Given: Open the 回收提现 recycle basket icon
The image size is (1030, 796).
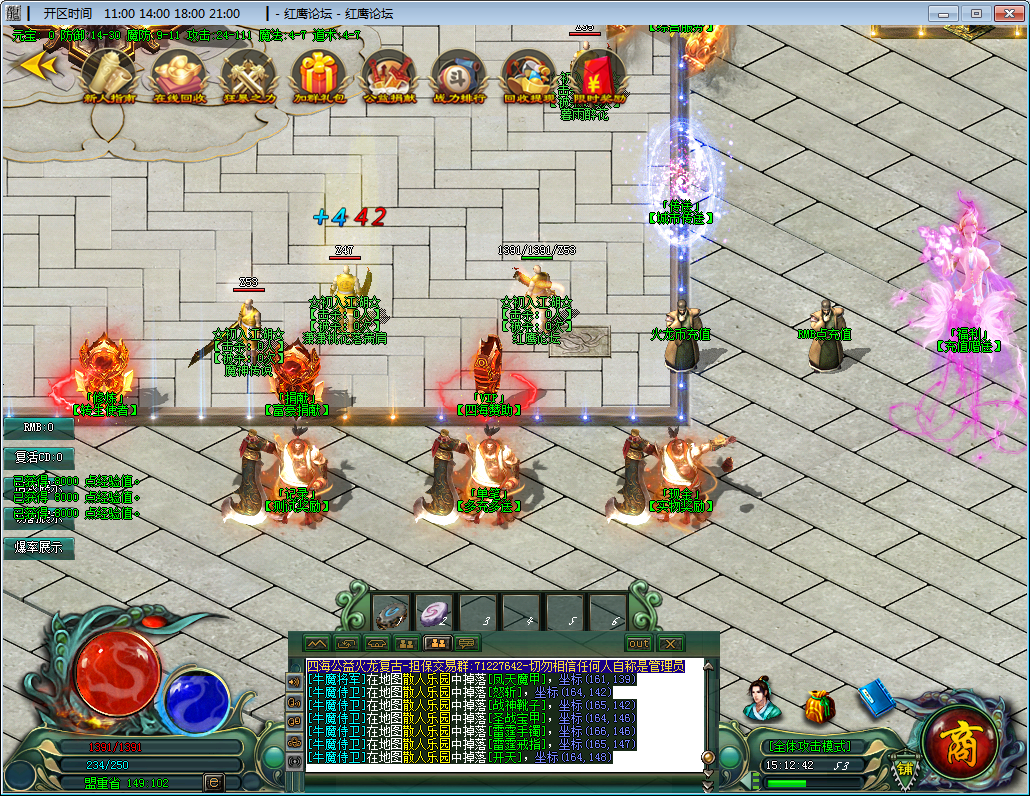Looking at the screenshot, I should click(529, 73).
